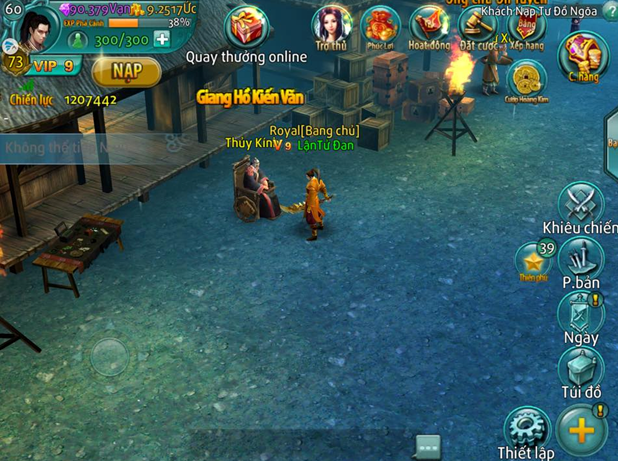This screenshot has height=461, width=618.
Task: Open the Trợ thủ helper icon
Action: [331, 26]
